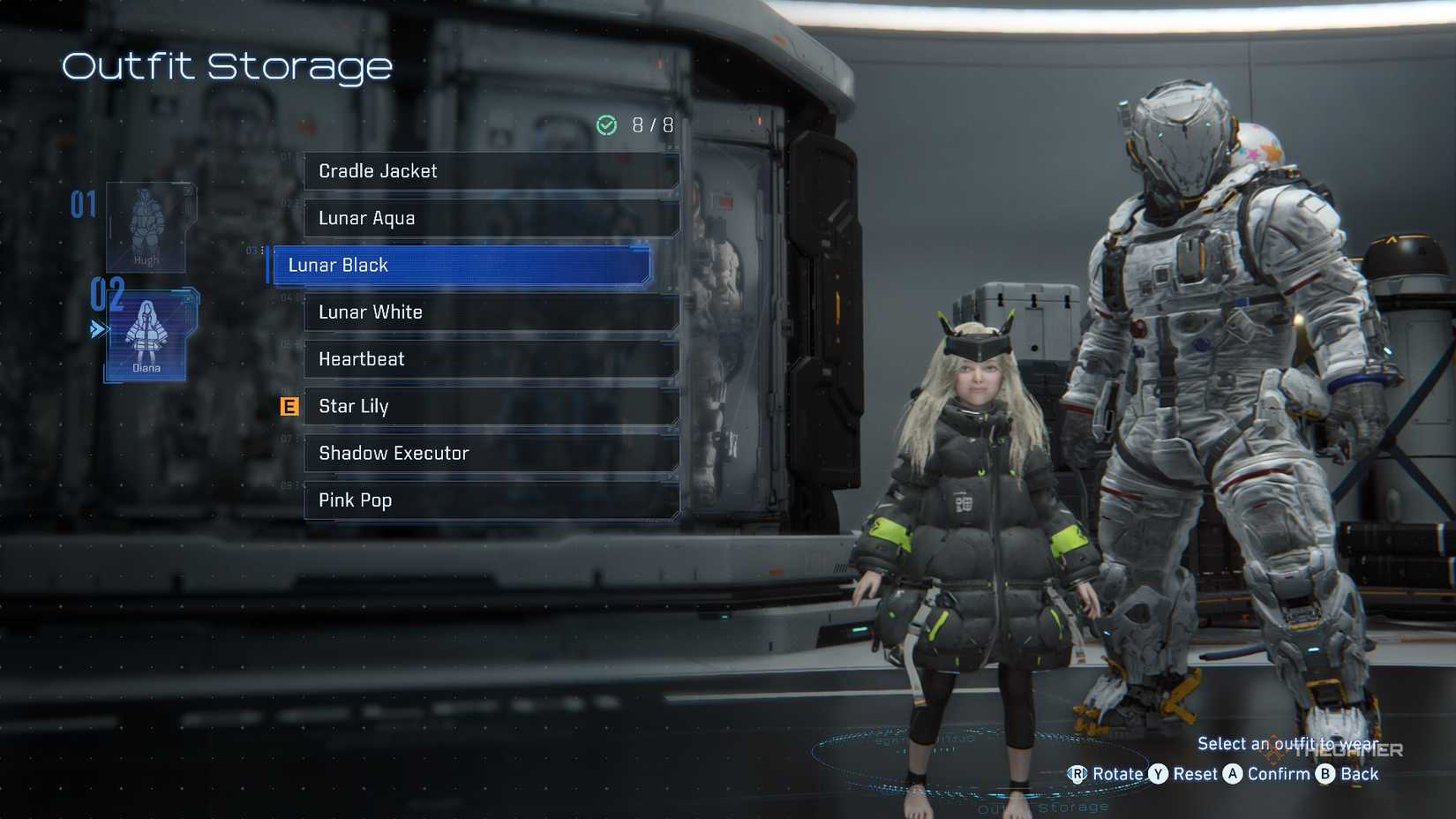This screenshot has width=1456, height=819.
Task: Select the Lunar Aqua outfit option
Action: pos(491,218)
